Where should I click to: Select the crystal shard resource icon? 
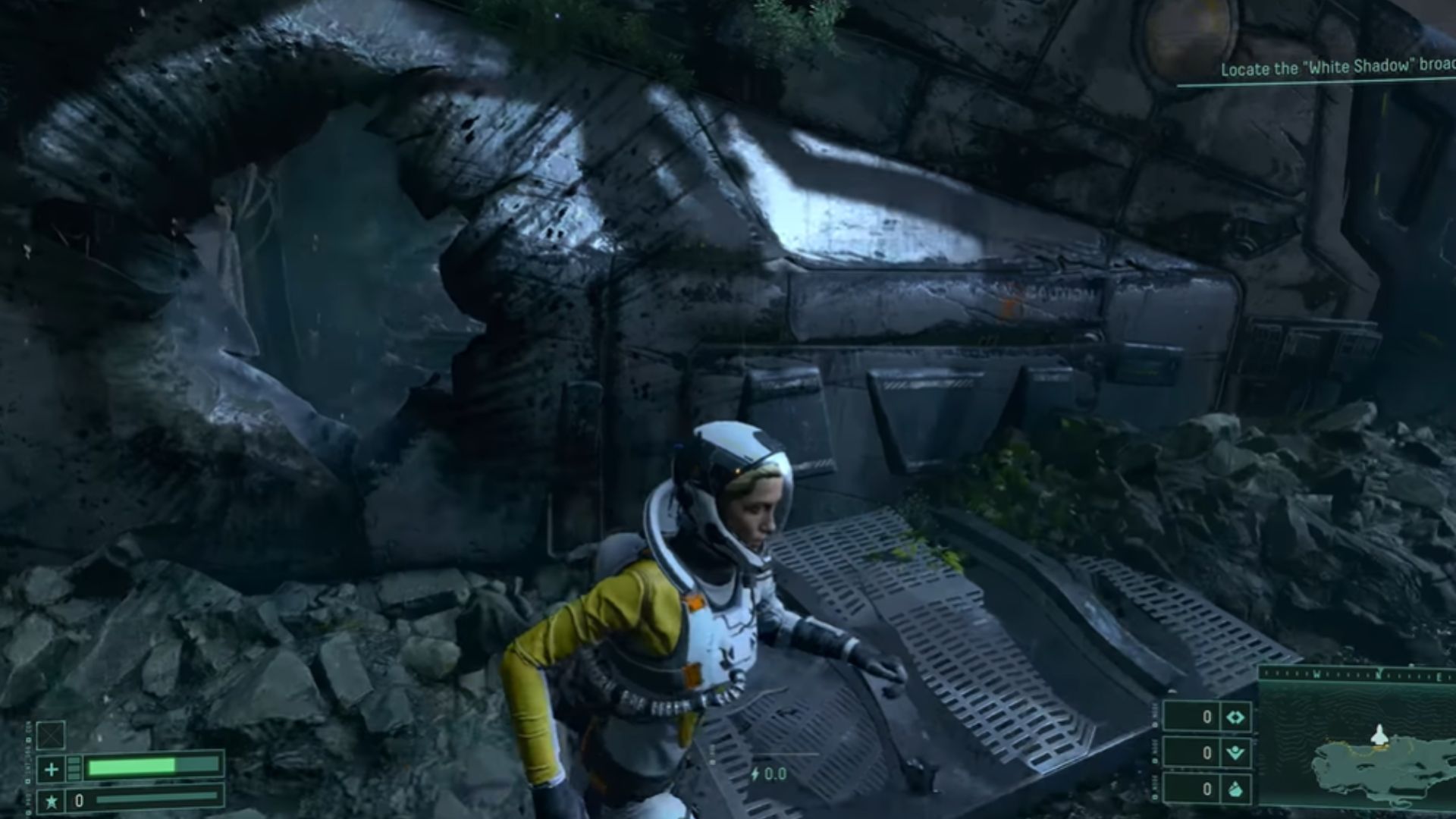[1235, 789]
